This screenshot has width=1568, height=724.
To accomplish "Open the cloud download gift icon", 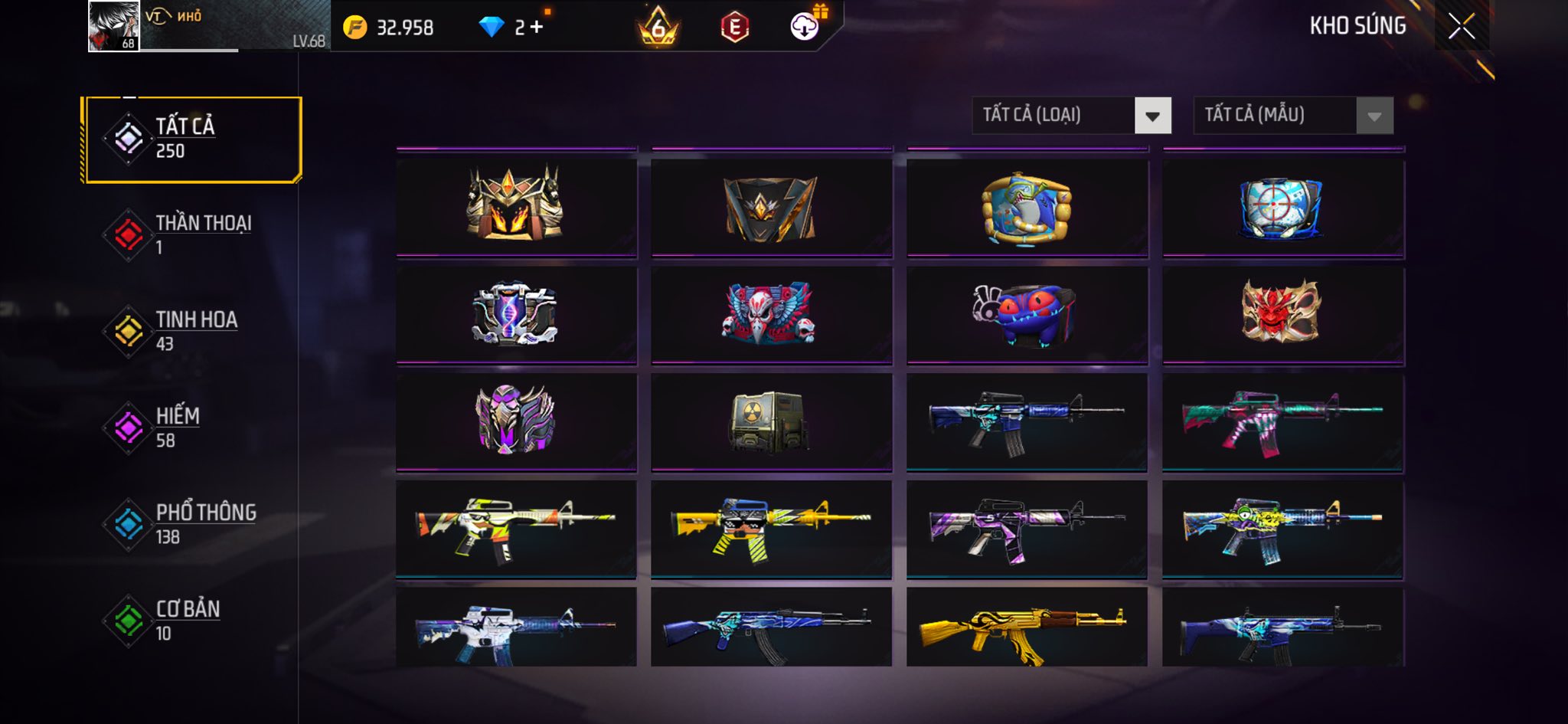I will pyautogui.click(x=805, y=26).
